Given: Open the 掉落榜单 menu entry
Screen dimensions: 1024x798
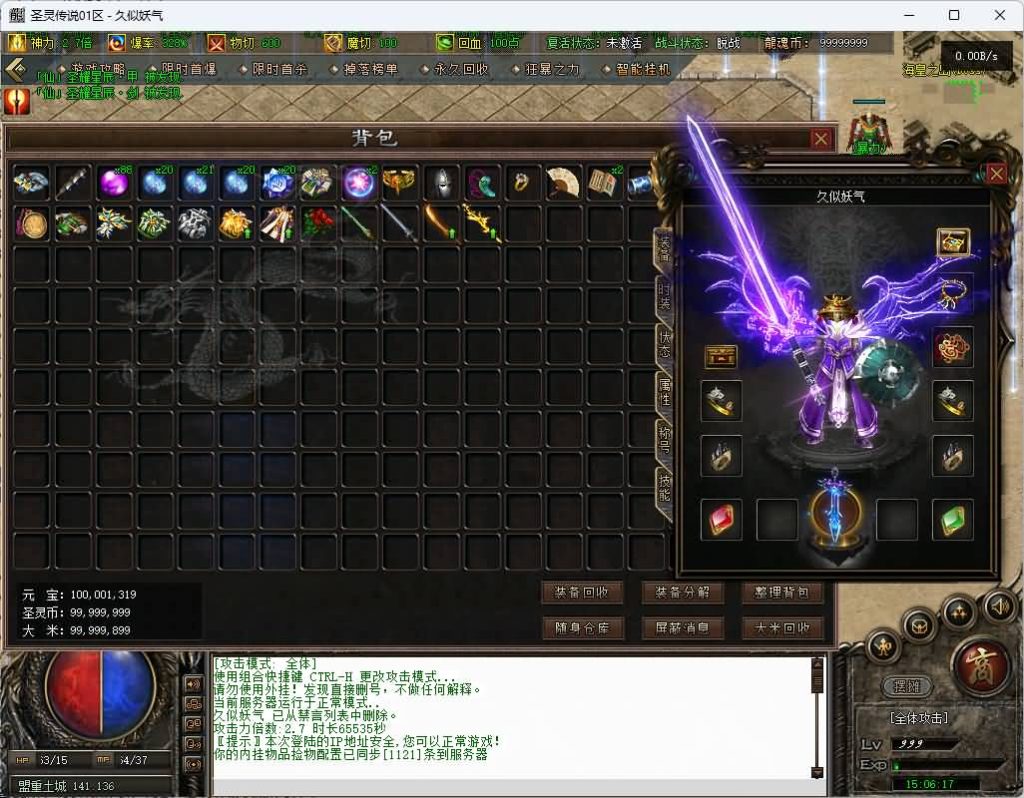Looking at the screenshot, I should [x=369, y=70].
